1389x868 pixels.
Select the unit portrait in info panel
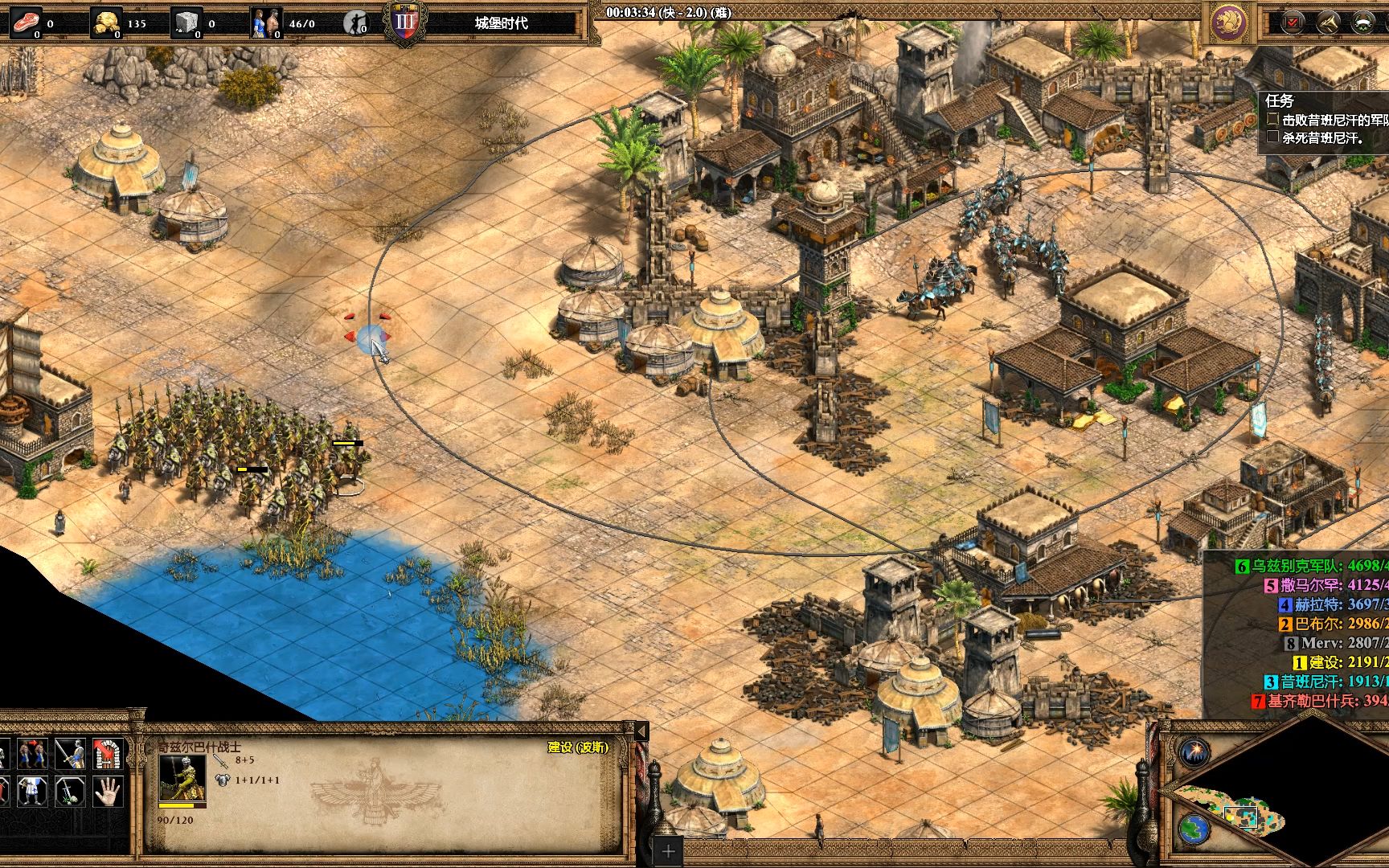(x=181, y=778)
